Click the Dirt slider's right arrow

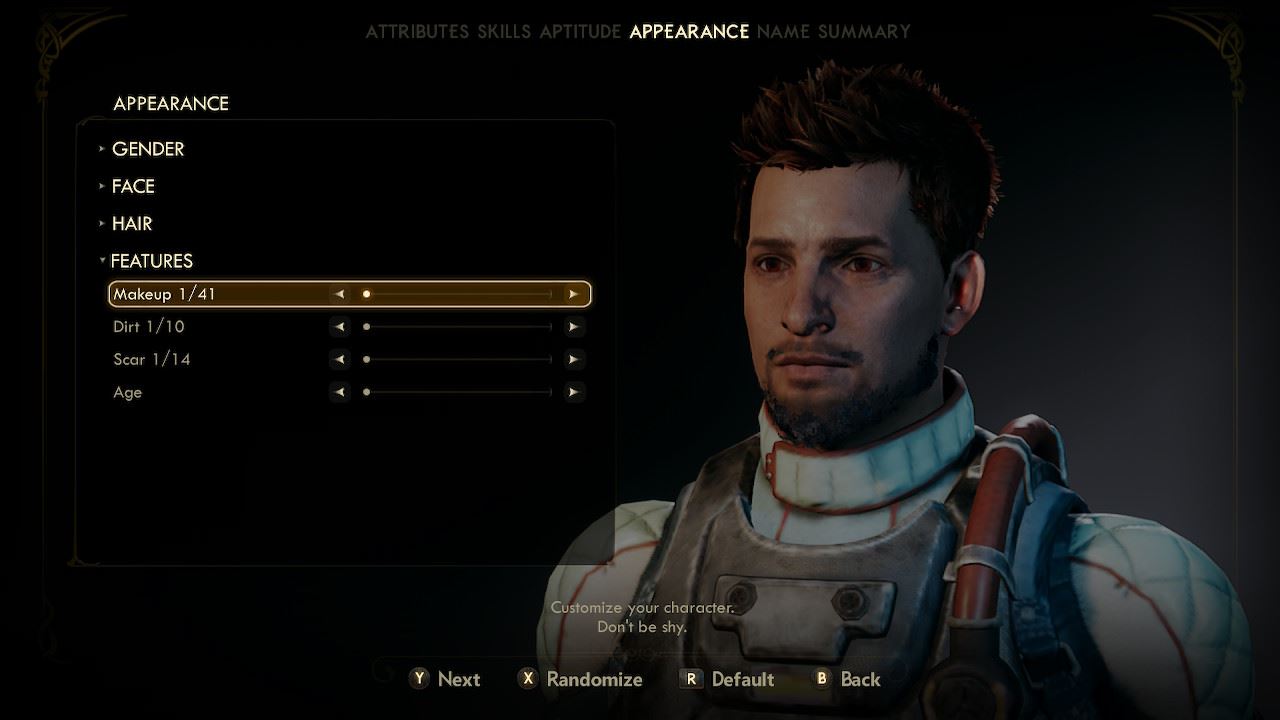(x=573, y=327)
